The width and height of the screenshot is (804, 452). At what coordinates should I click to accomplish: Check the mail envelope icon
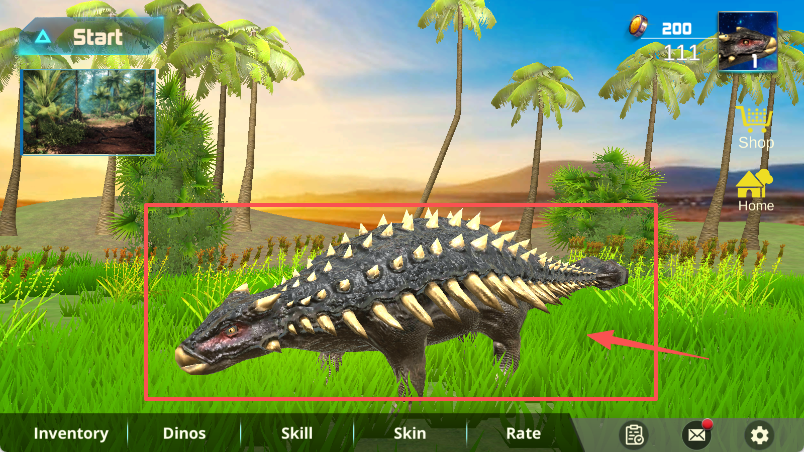[696, 434]
